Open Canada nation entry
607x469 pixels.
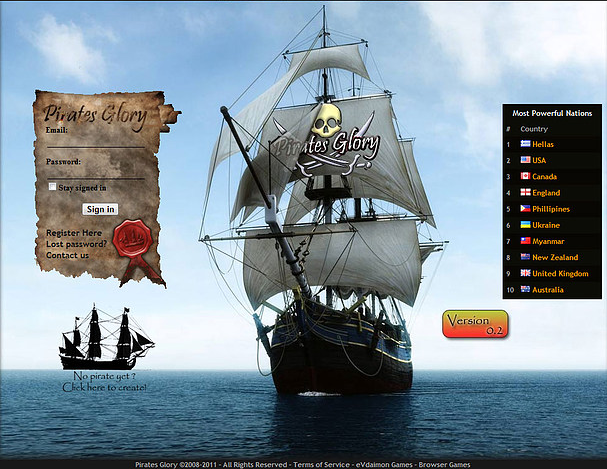pyautogui.click(x=545, y=177)
